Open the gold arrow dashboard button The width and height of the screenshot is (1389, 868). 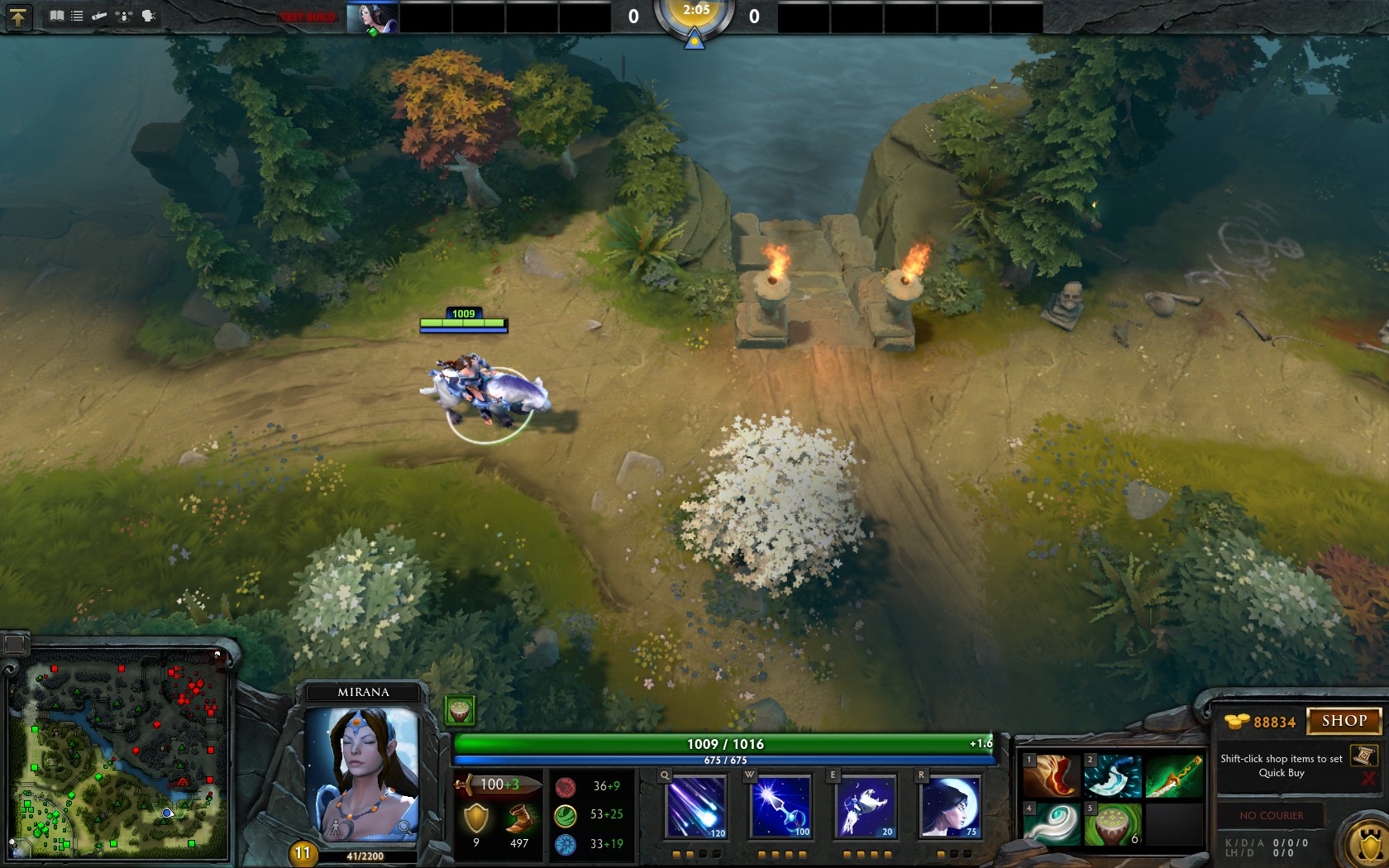coord(17,17)
